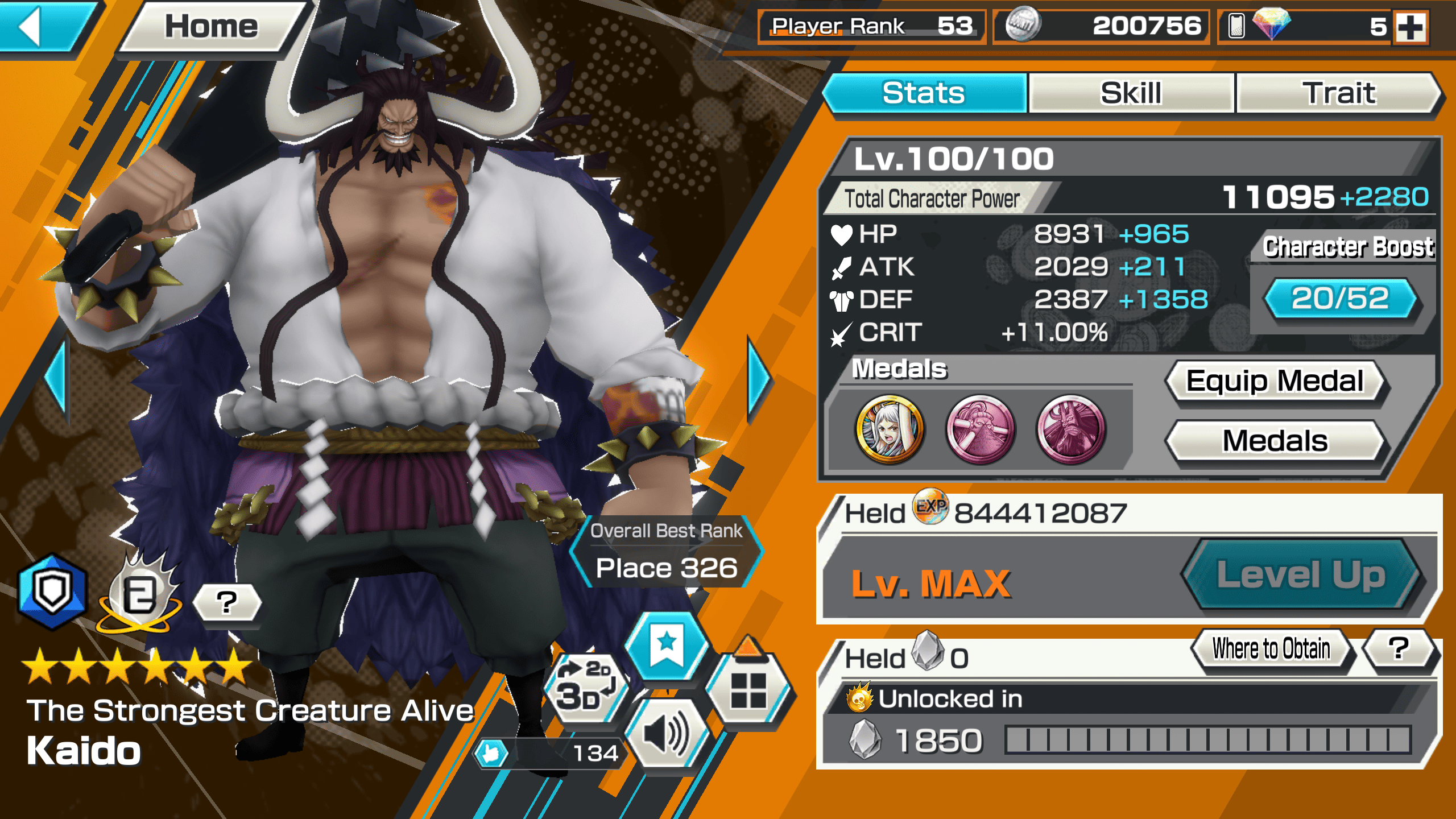The image size is (1456, 819).
Task: Open the character grid view
Action: point(748,689)
